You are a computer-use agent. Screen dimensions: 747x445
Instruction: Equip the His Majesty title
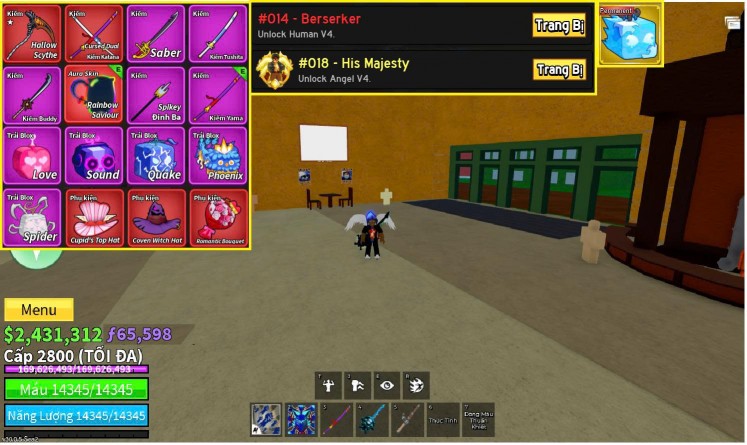(x=559, y=69)
